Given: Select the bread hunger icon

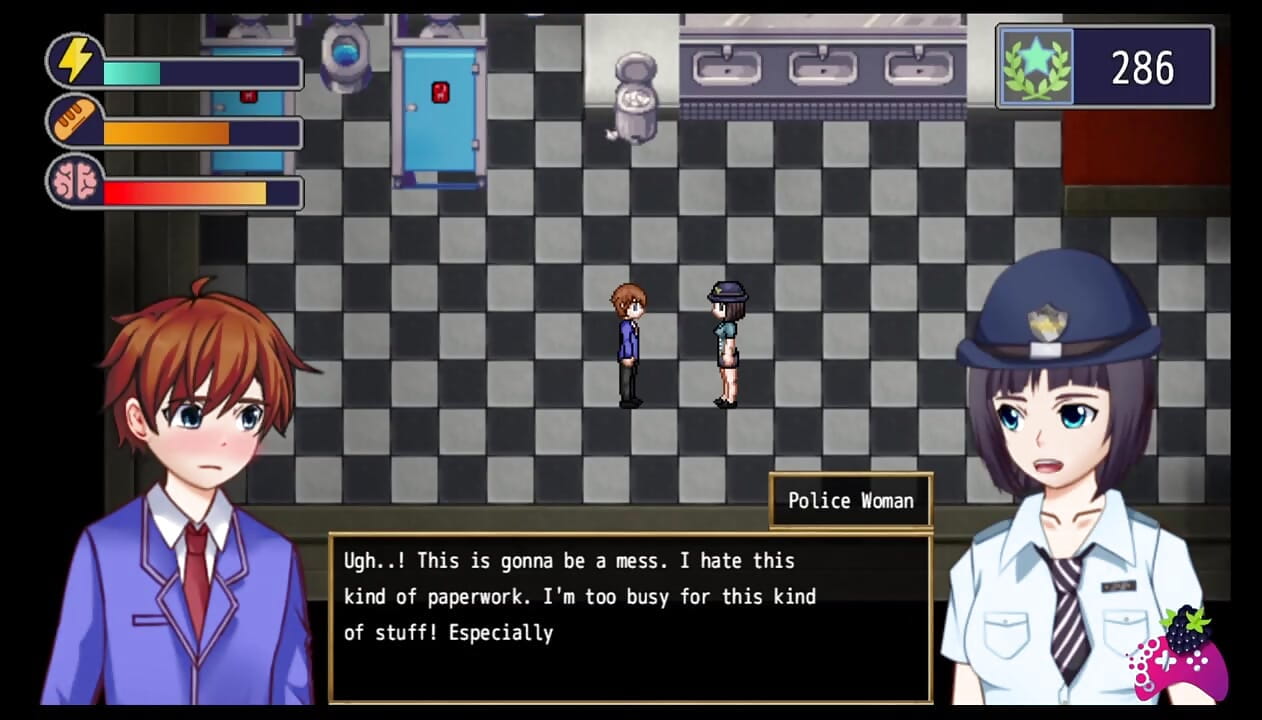Looking at the screenshot, I should [x=75, y=121].
